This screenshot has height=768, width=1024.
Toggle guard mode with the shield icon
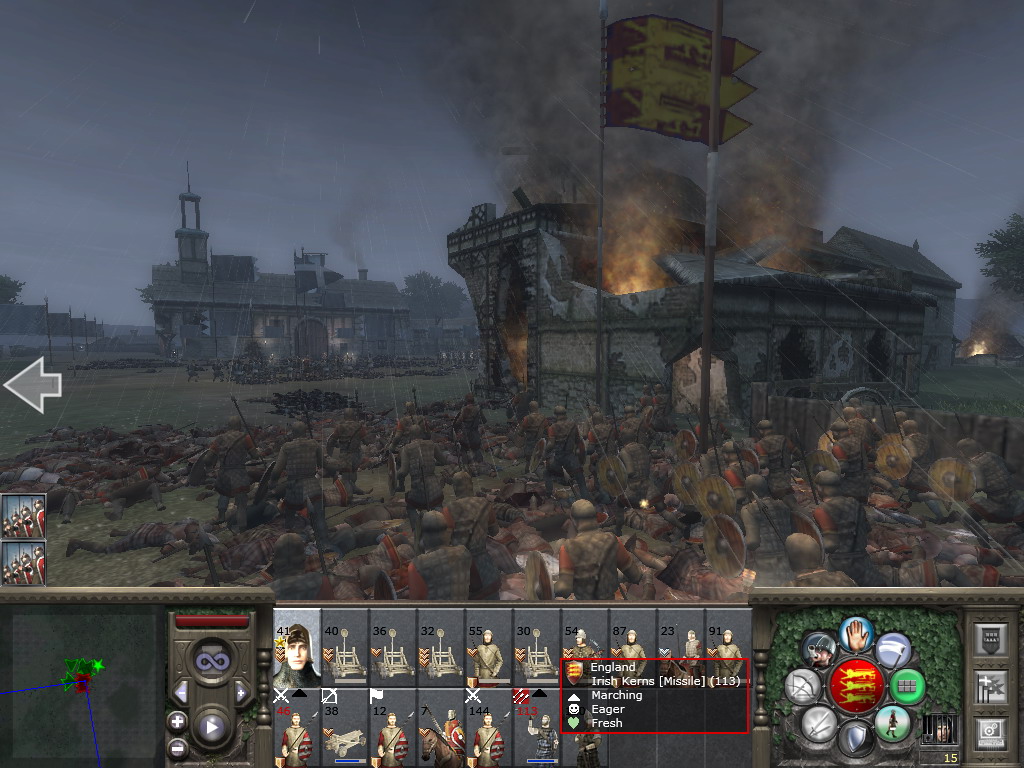pyautogui.click(x=854, y=739)
